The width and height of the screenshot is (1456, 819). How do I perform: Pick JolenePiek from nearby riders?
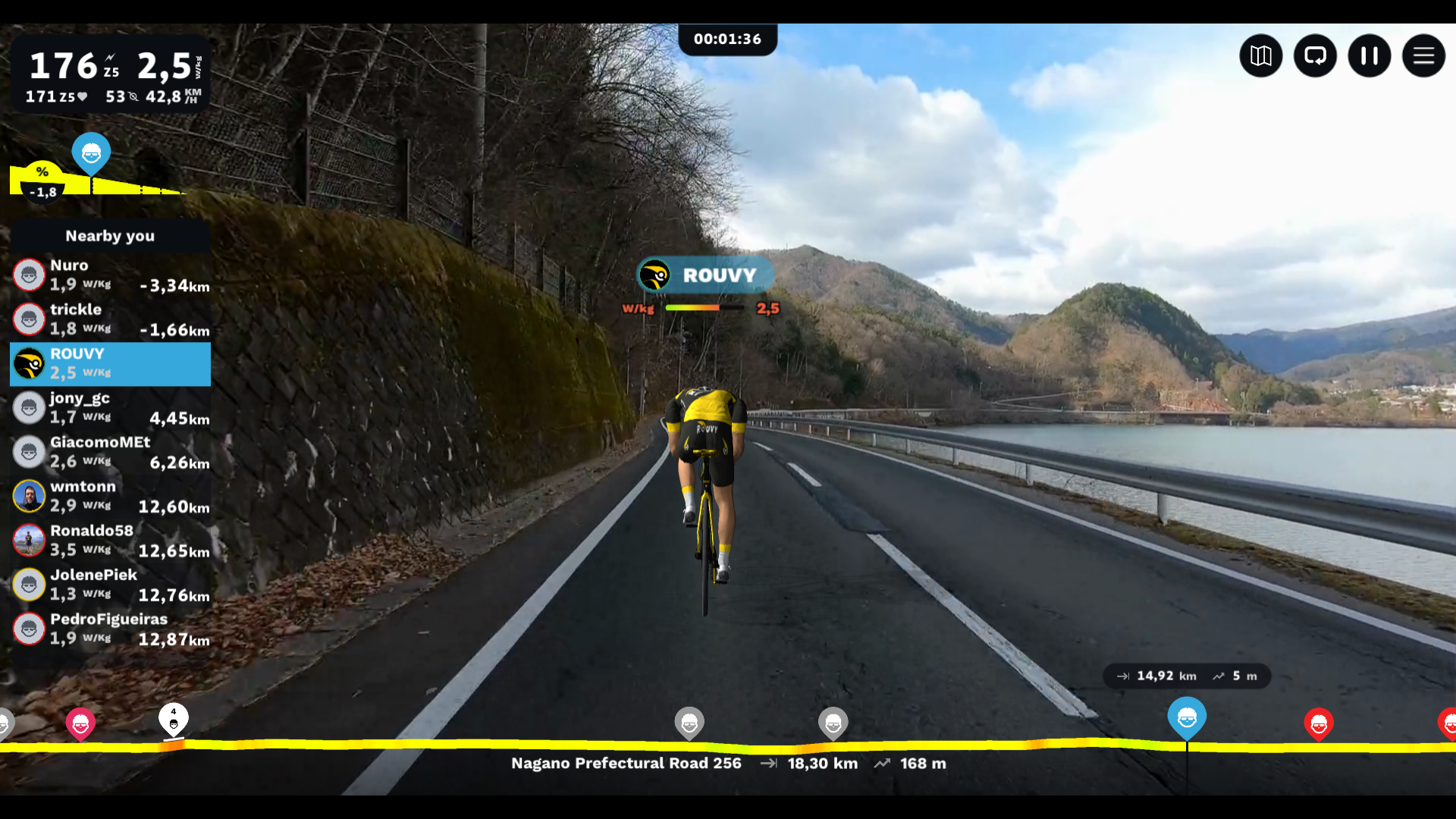[110, 585]
